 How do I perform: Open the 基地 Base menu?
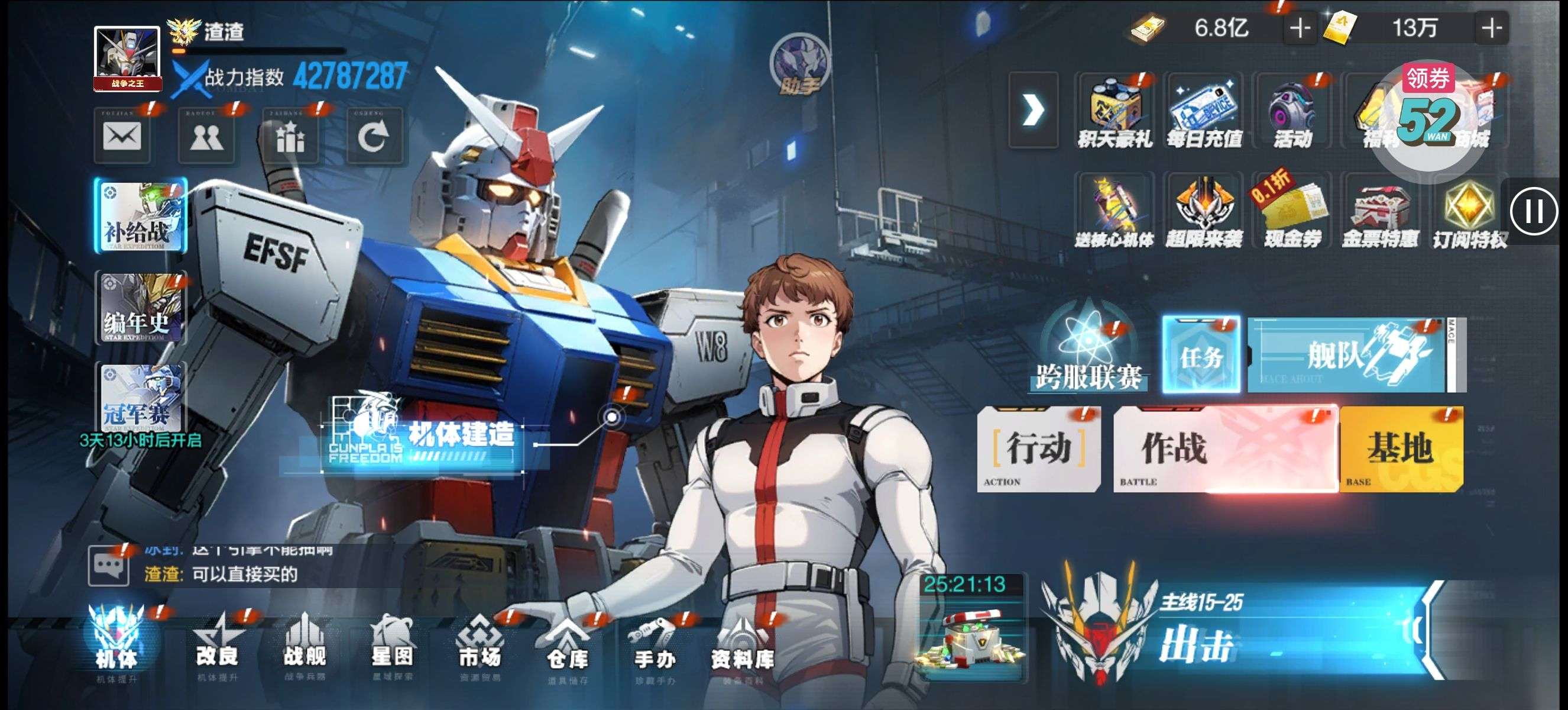click(1401, 448)
